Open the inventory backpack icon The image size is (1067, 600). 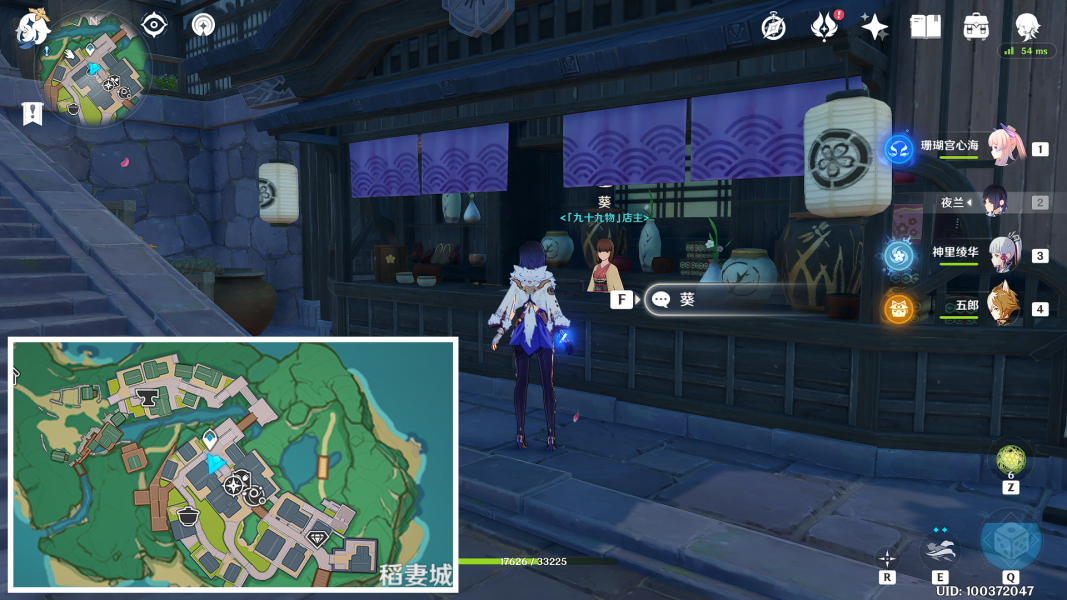coord(976,27)
